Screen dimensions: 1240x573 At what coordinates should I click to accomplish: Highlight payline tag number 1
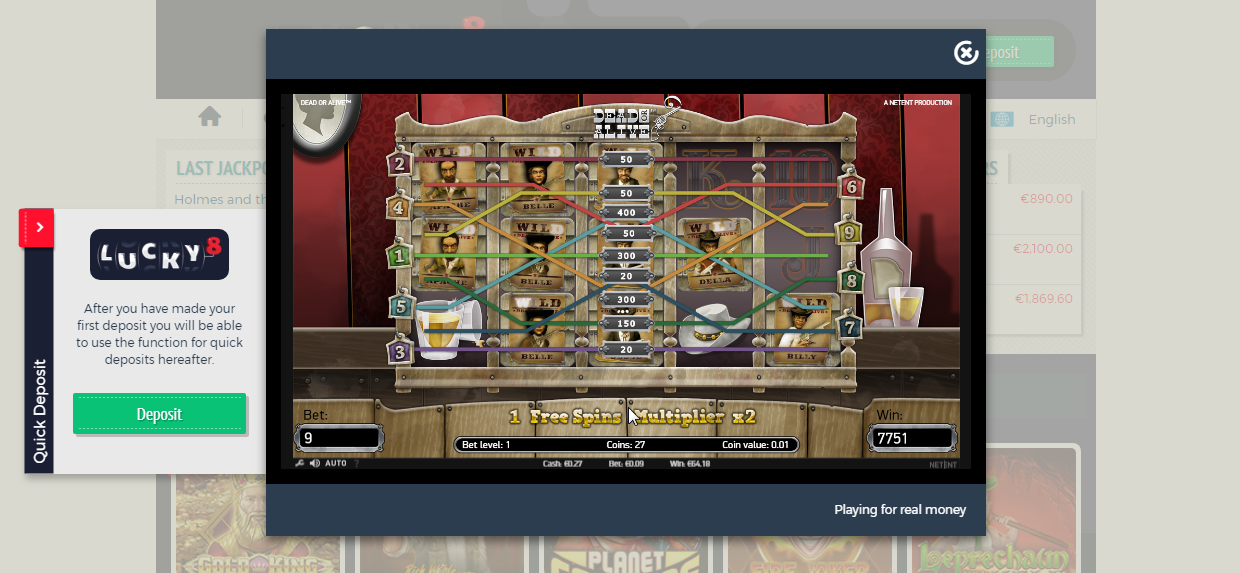(x=401, y=256)
